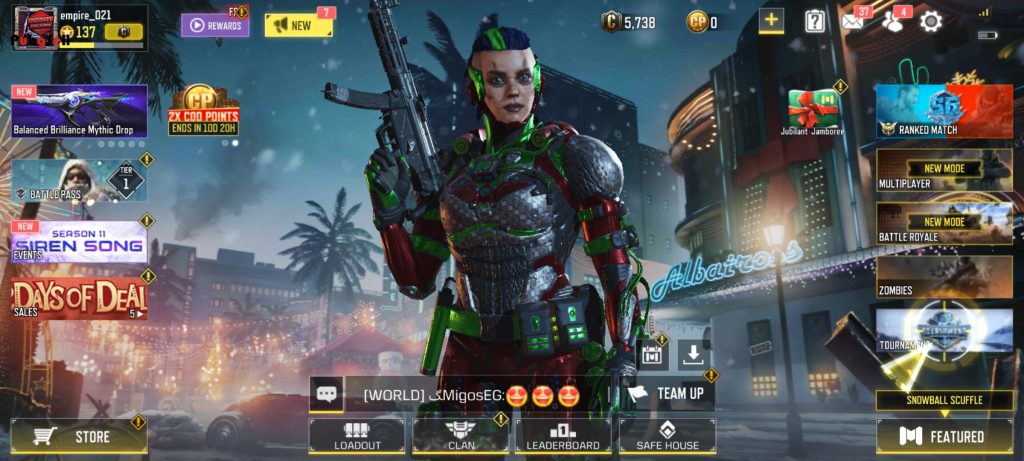Go to the Clan screen

(461, 435)
